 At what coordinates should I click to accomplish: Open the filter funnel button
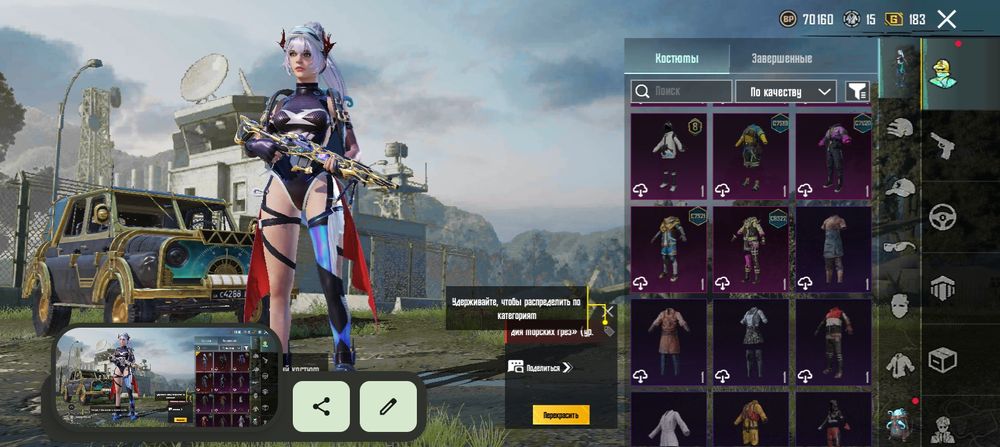pos(857,91)
